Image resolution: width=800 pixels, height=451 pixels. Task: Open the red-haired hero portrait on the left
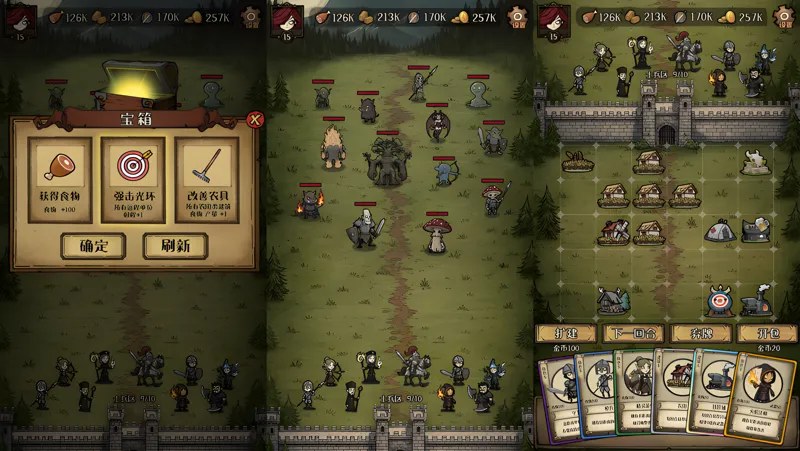point(18,17)
